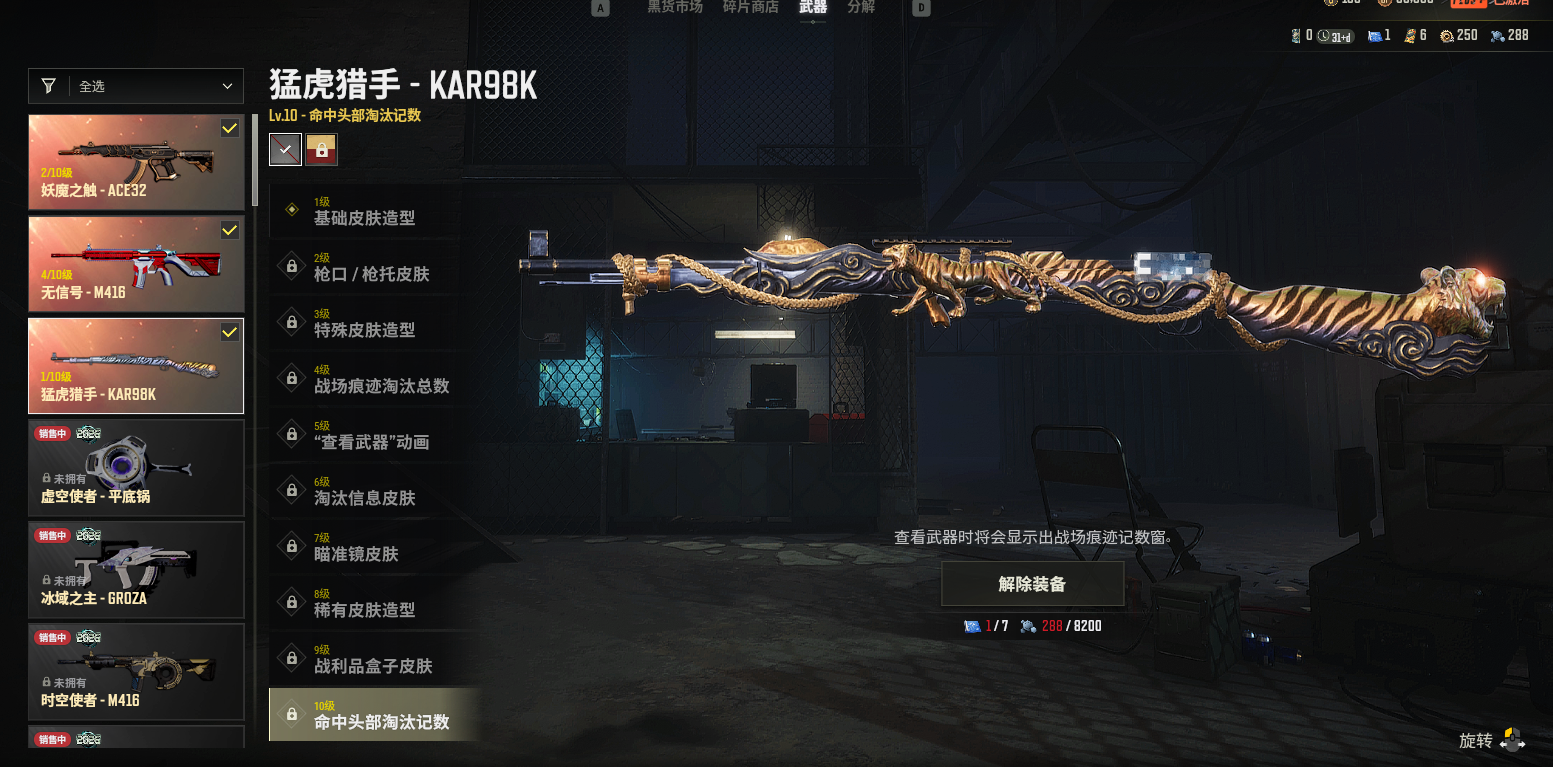Screen dimensions: 1553x767
Task: Open the 全选 filter dropdown
Action: [136, 87]
